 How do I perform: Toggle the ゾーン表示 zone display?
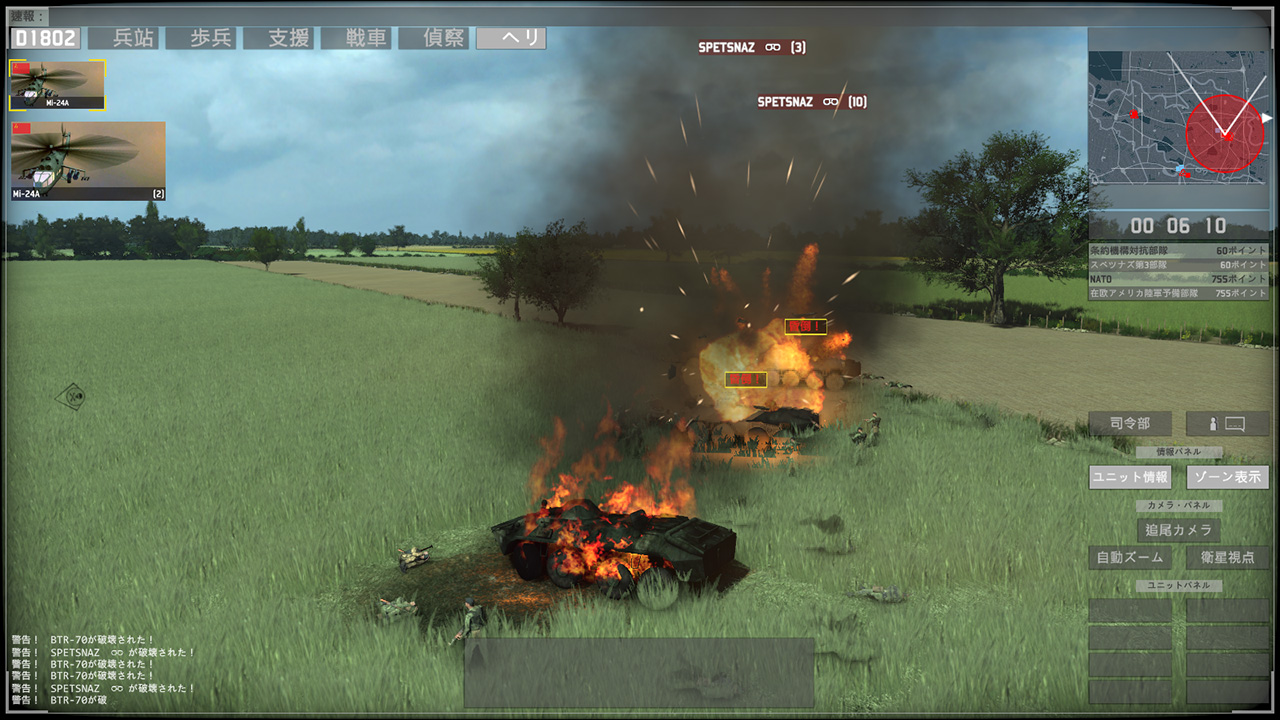coord(1227,477)
